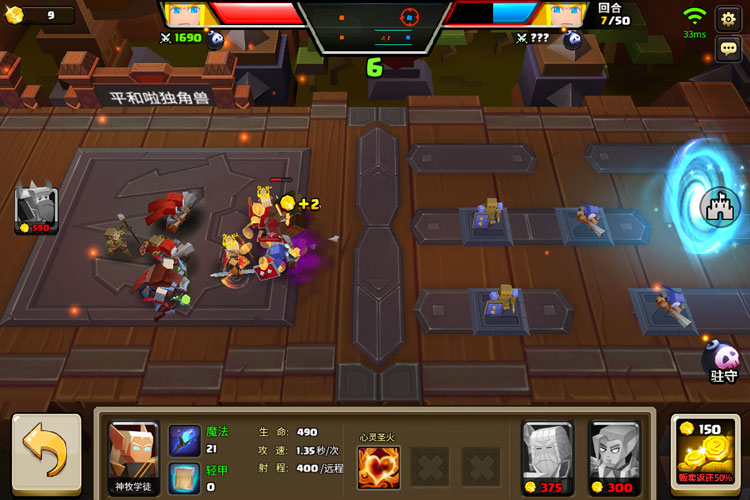750x500 pixels.
Task: Open the chat speech-bubble button
Action: (x=728, y=48)
